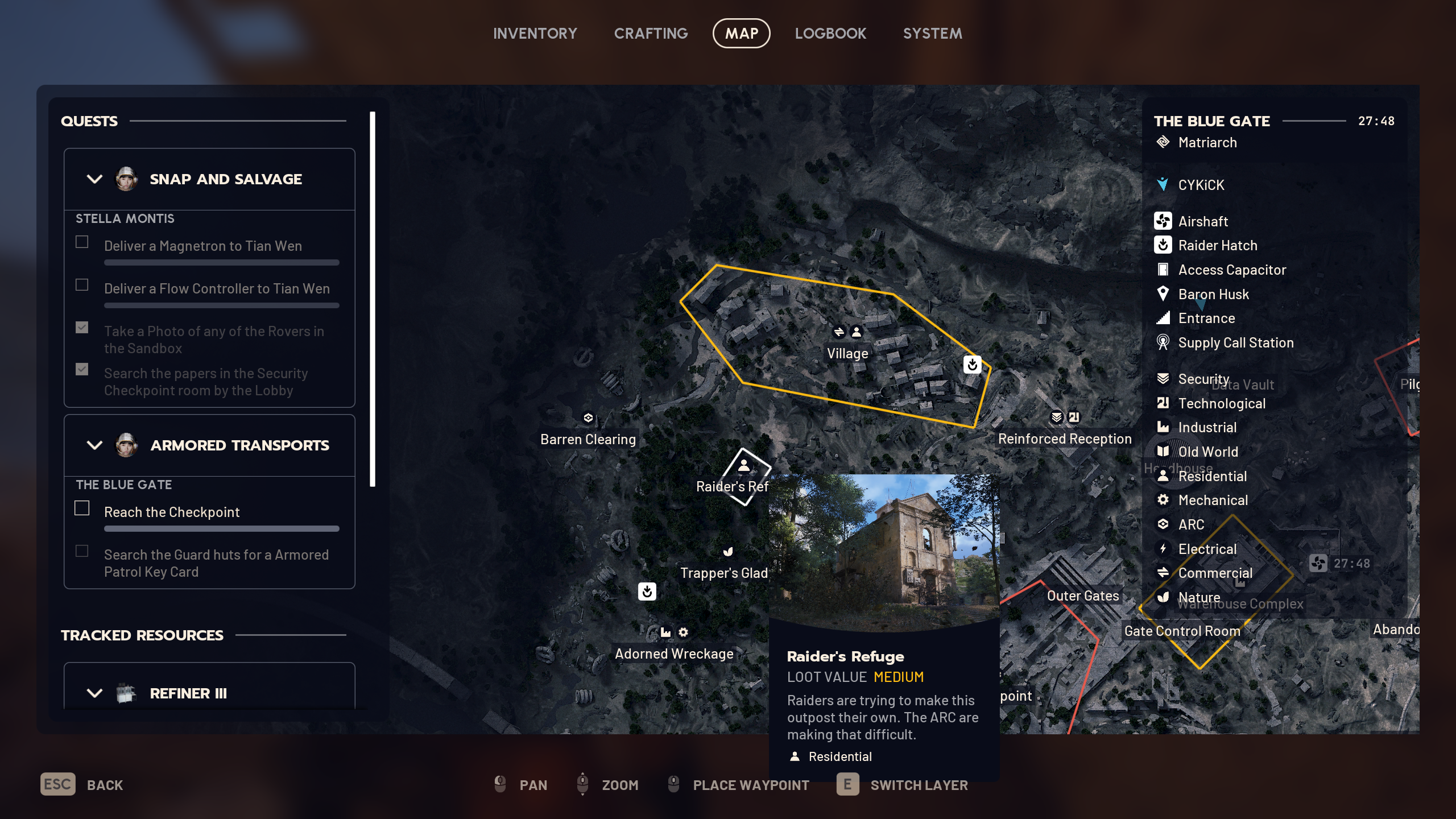This screenshot has height=819, width=1456.
Task: Click the Supply Call Station legend icon
Action: click(x=1164, y=342)
